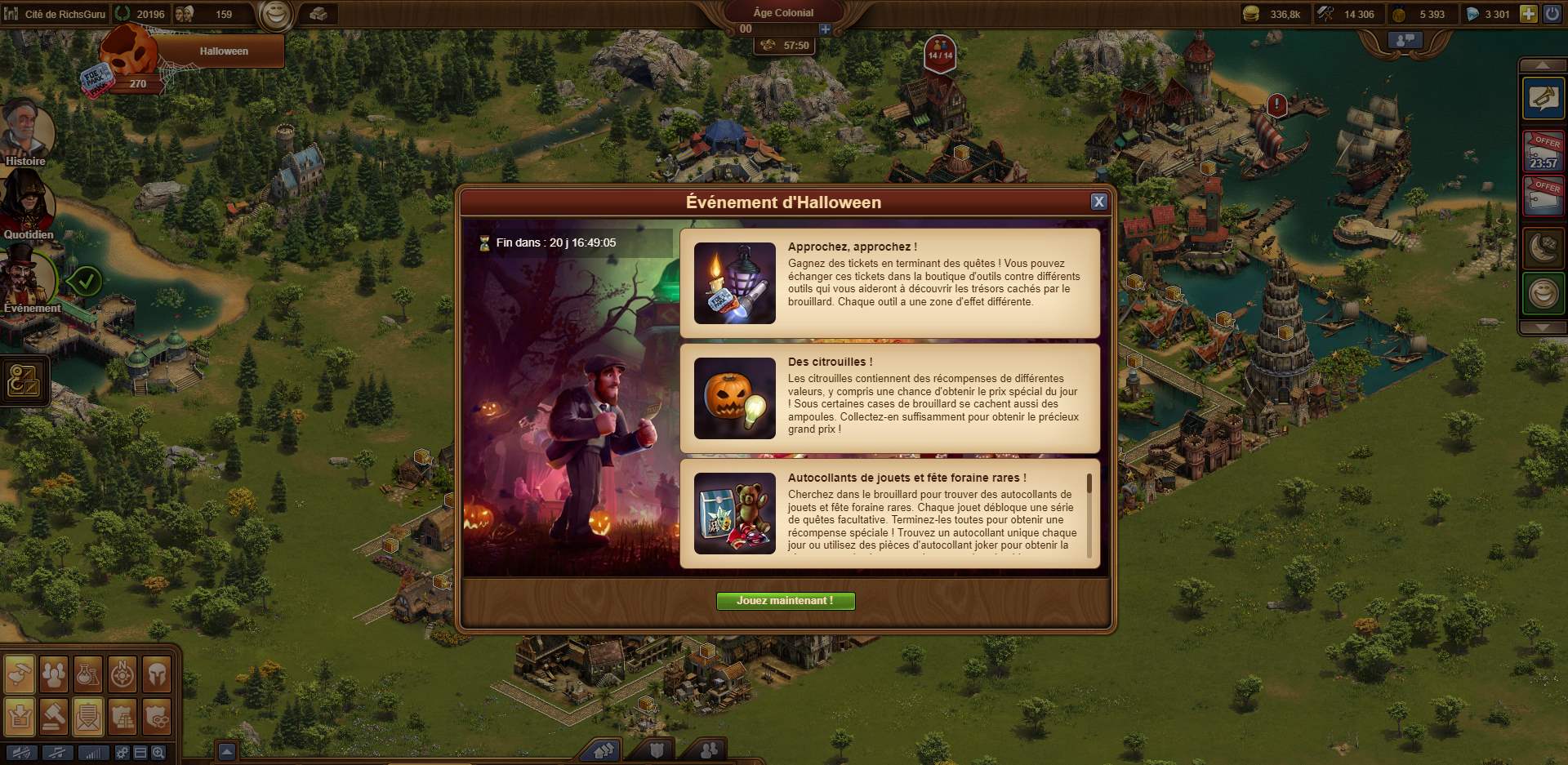Screen dimensions: 1568x765
Task: Close the Événement d'Halloween window
Action: 1099,202
